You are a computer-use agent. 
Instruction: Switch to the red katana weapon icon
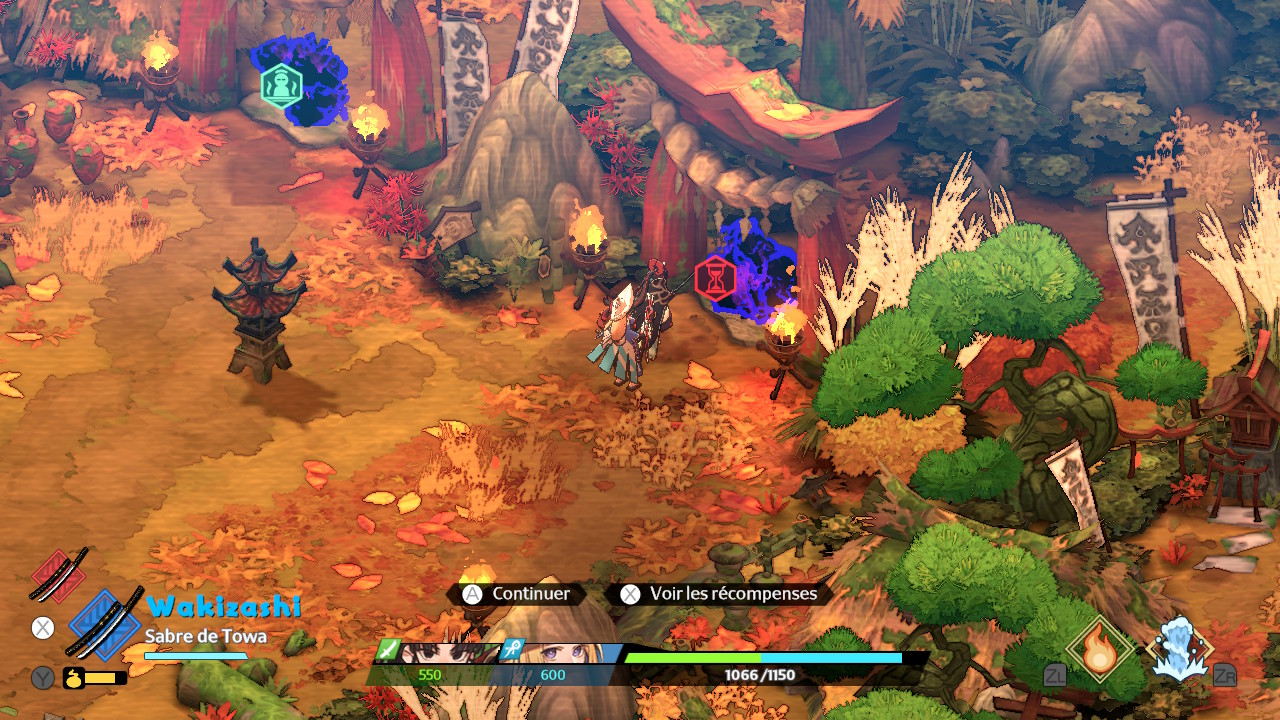[x=59, y=575]
